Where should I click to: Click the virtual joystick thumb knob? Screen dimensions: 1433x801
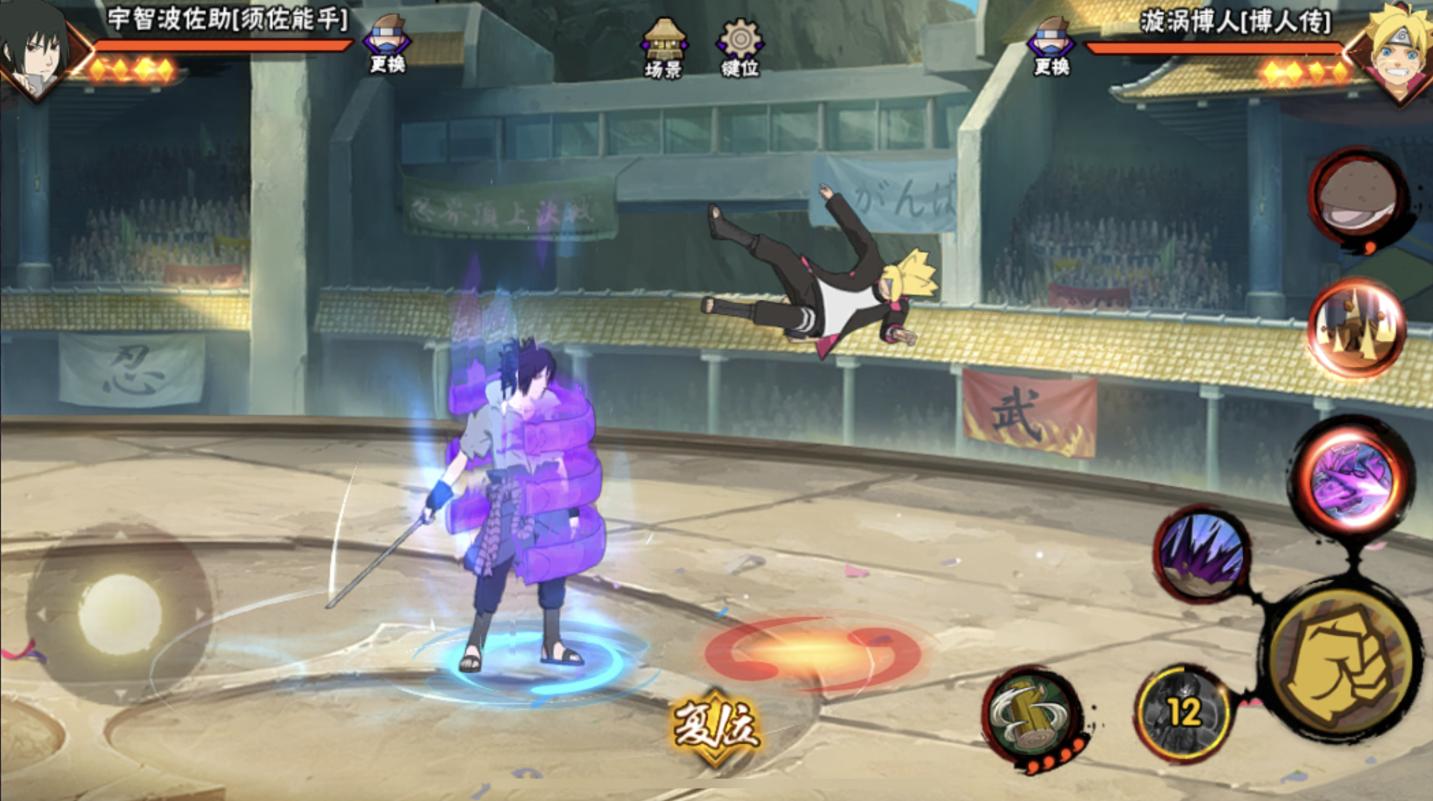[120, 614]
